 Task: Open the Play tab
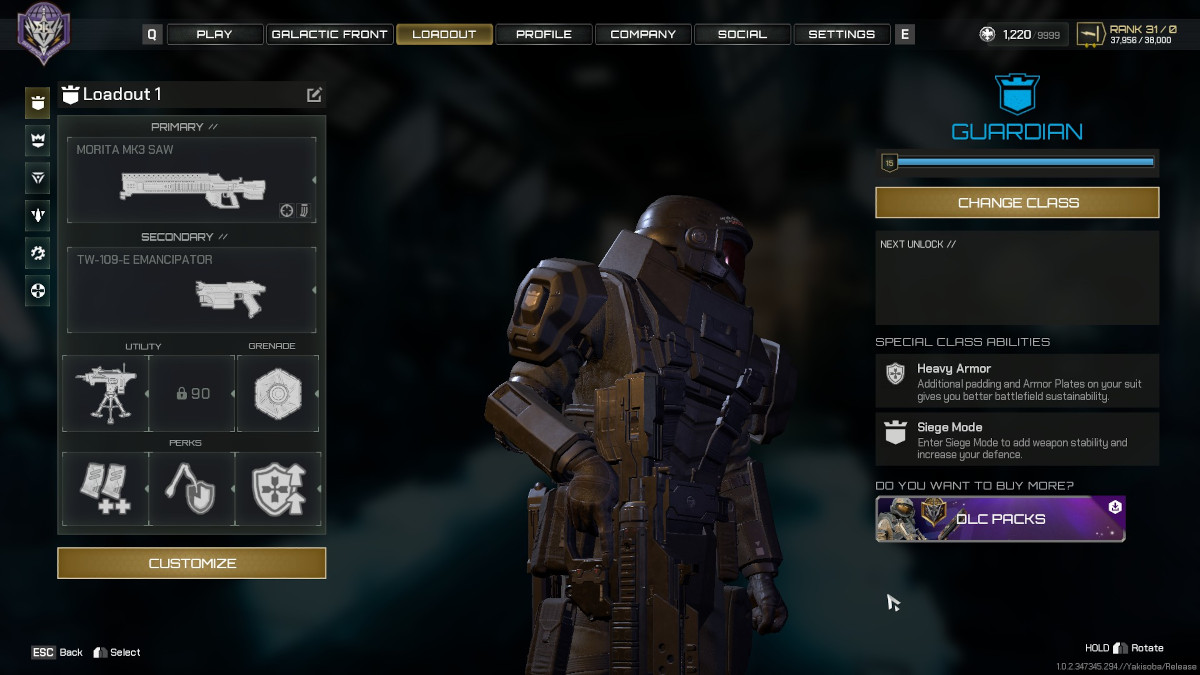214,34
